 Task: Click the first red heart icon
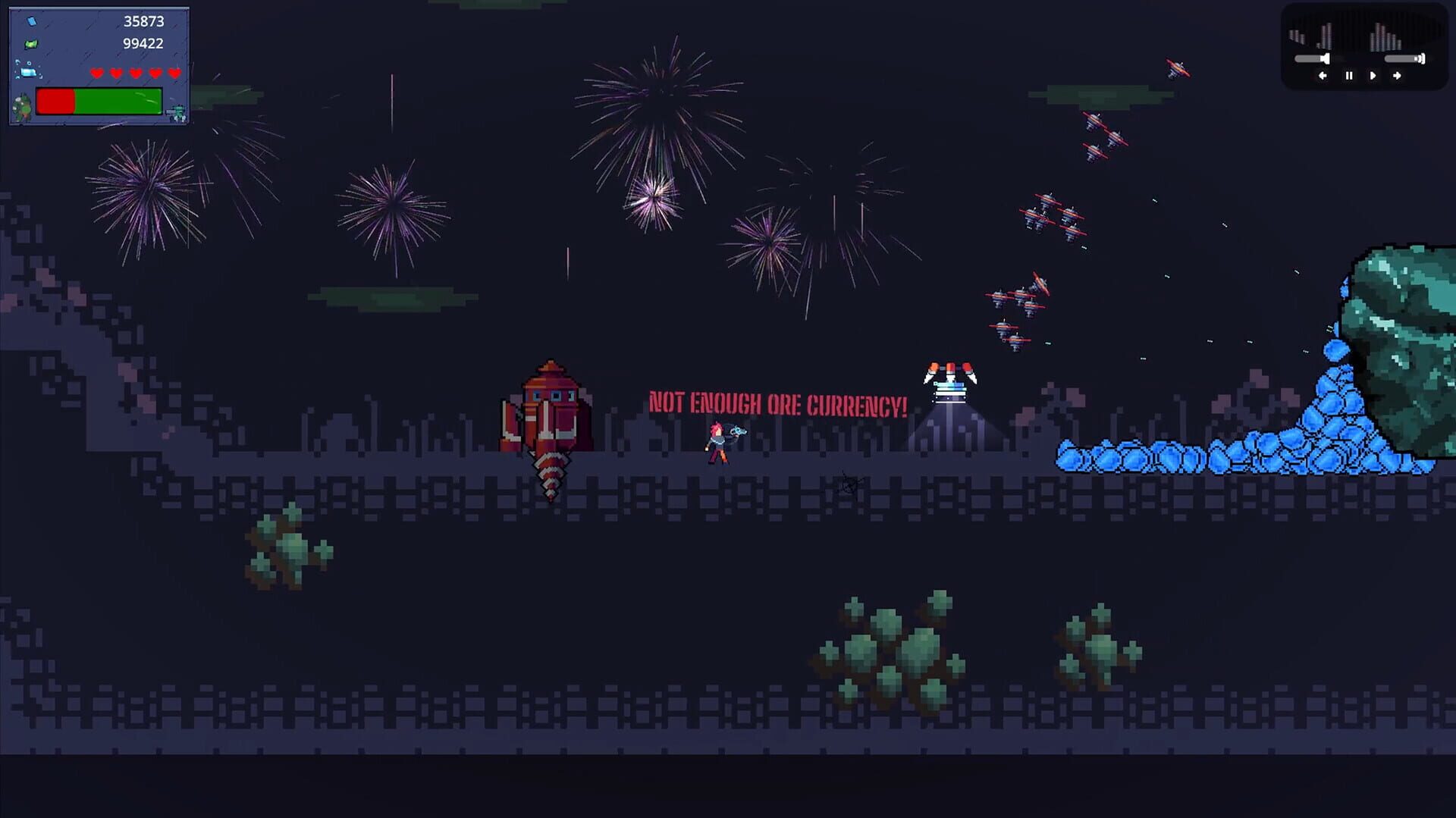pos(97,73)
